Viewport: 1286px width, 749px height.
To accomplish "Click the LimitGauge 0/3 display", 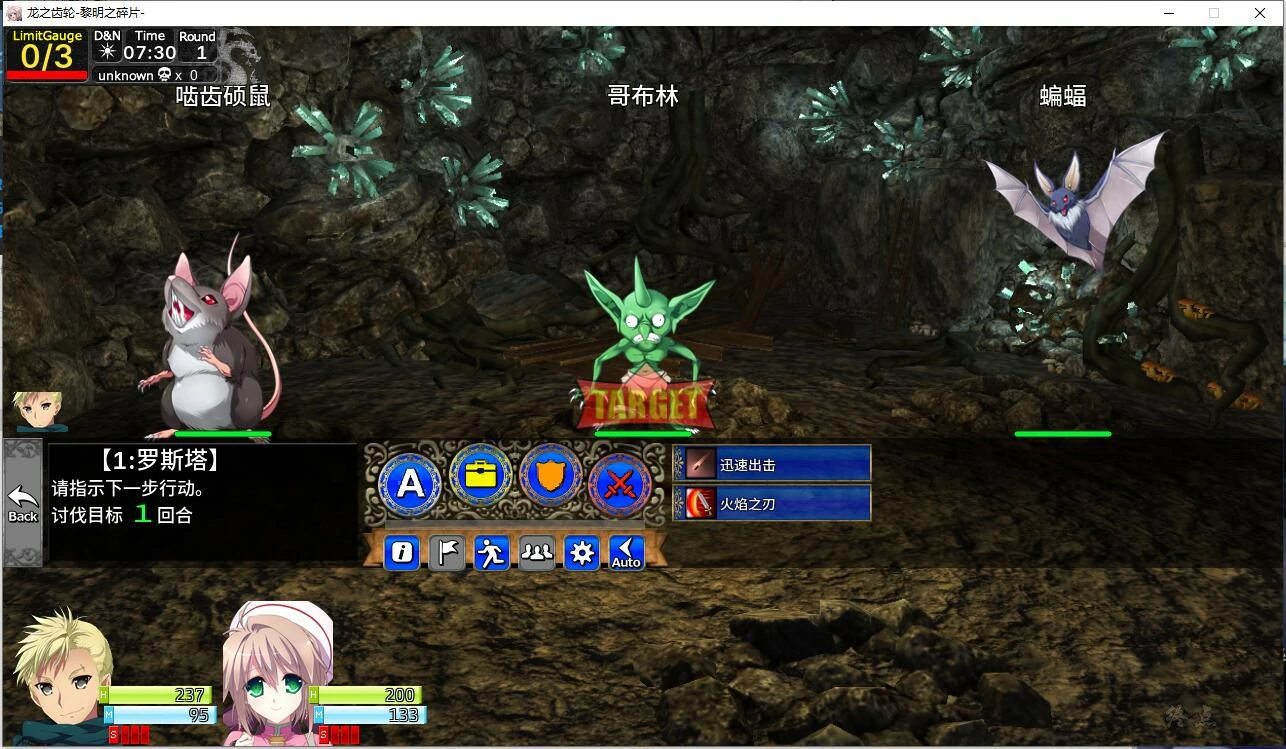I will pyautogui.click(x=46, y=43).
